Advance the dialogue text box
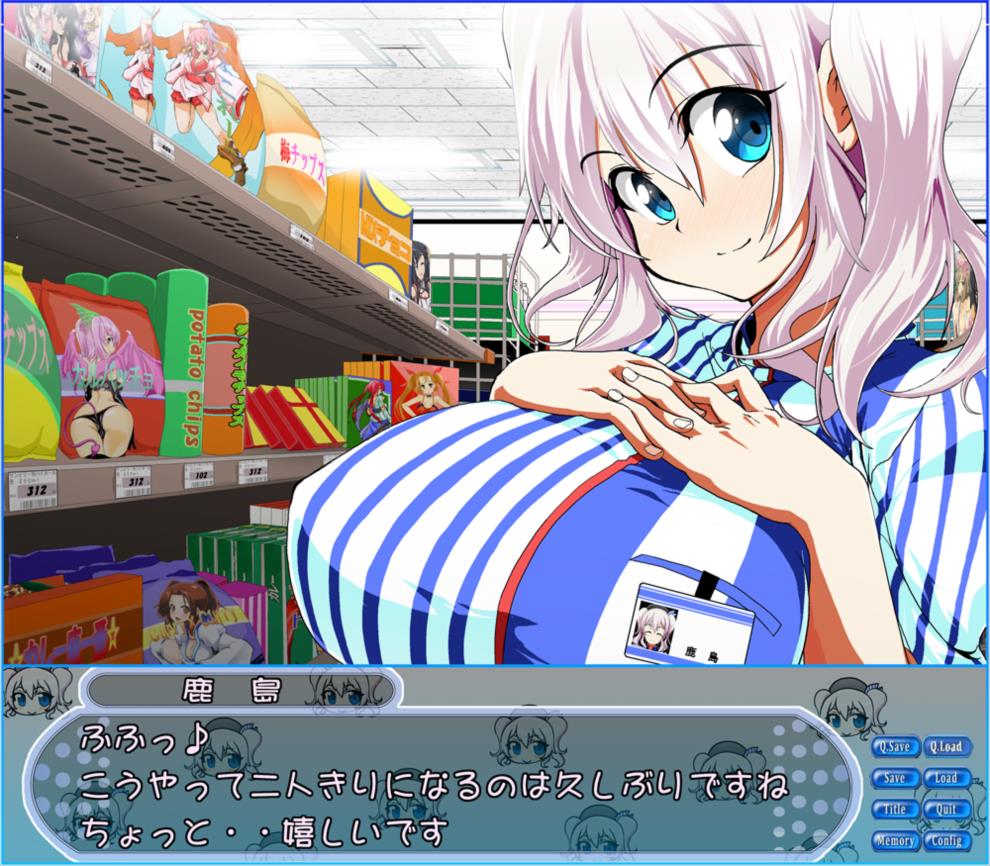The width and height of the screenshot is (990, 866). (x=440, y=785)
